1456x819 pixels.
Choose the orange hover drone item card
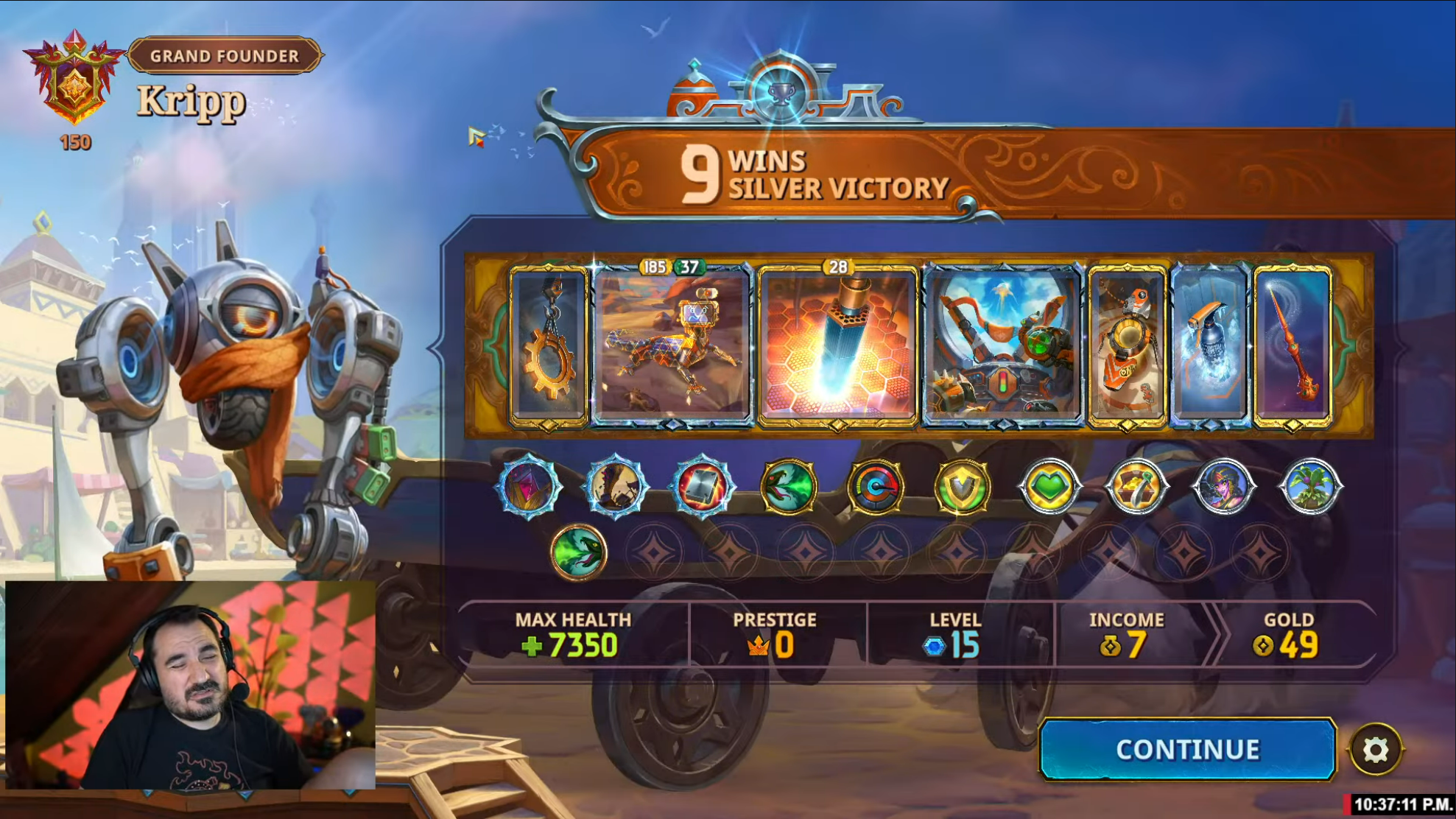click(1127, 345)
